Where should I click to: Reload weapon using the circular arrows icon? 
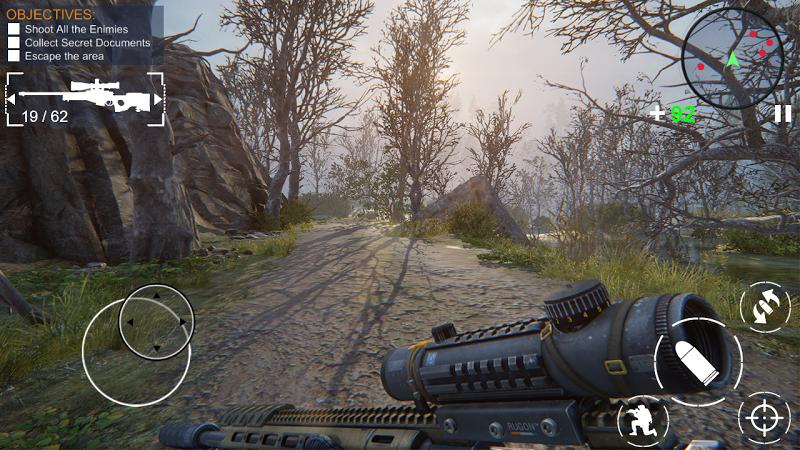(x=764, y=307)
